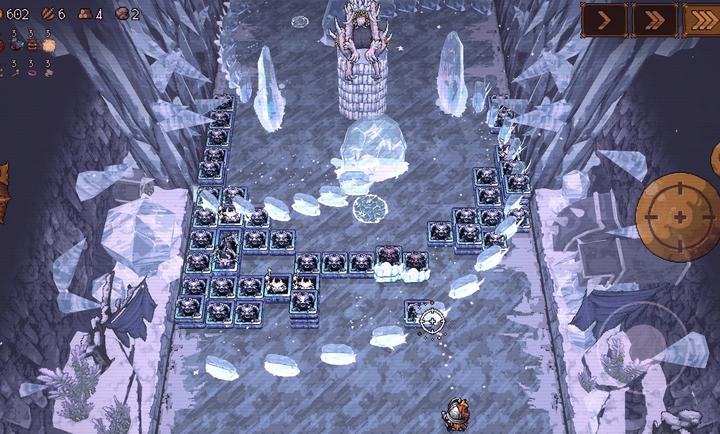Select the double-arrow fast speed button
This screenshot has height=434, width=720.
[653, 19]
